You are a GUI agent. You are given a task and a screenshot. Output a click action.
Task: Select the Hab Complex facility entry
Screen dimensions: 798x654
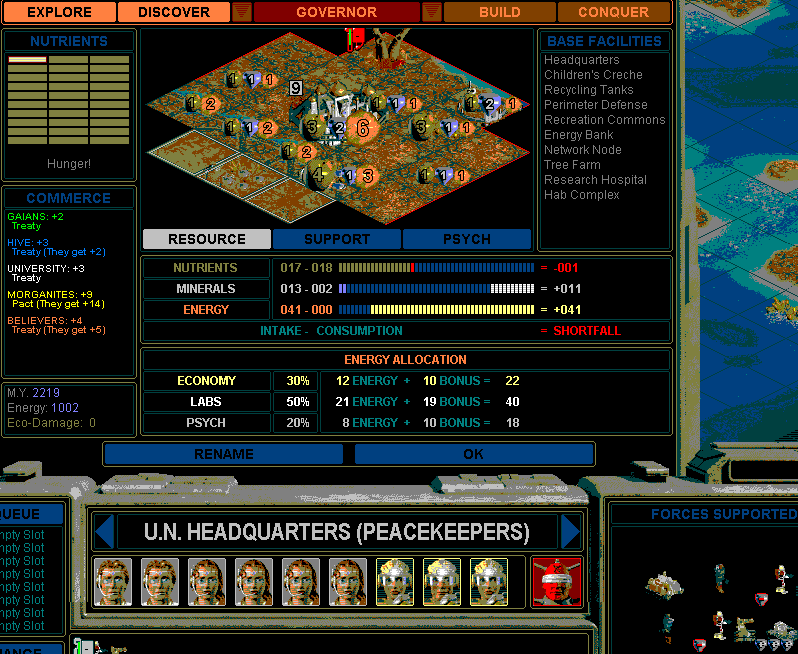pyautogui.click(x=581, y=195)
